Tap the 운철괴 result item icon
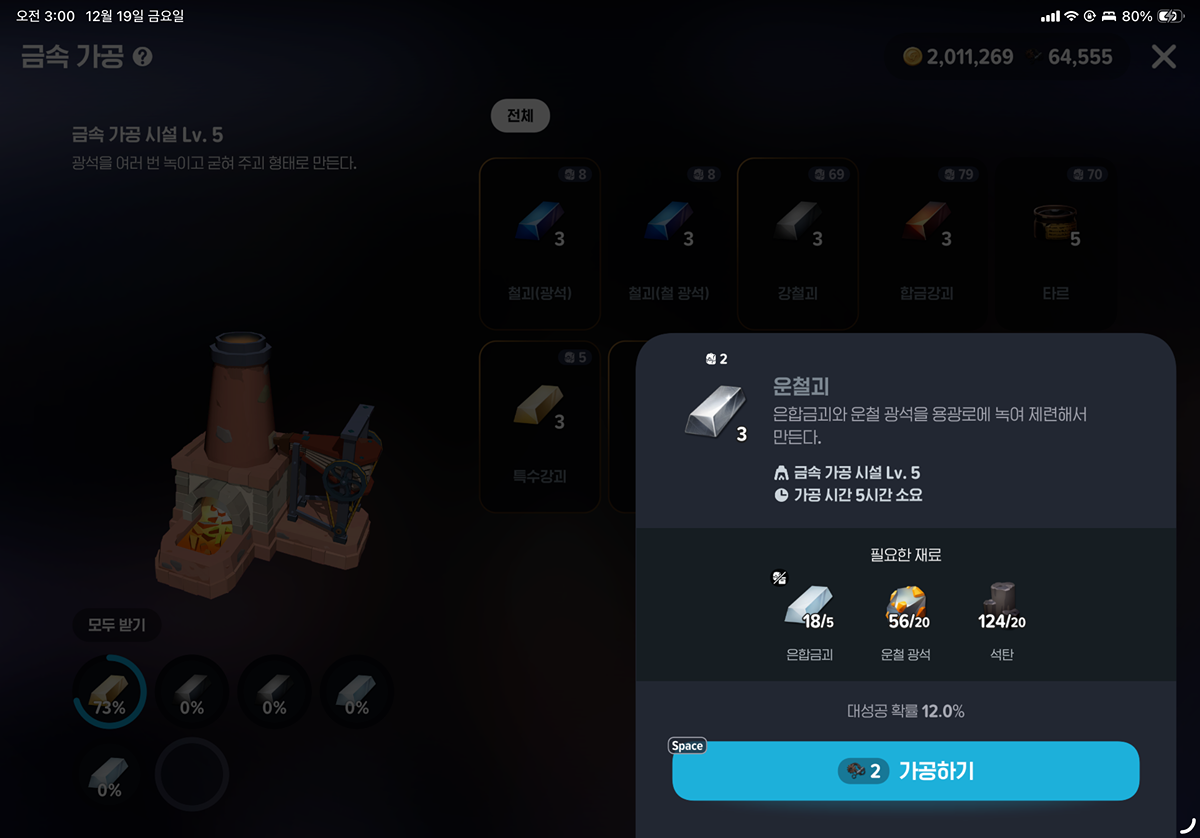 (714, 411)
